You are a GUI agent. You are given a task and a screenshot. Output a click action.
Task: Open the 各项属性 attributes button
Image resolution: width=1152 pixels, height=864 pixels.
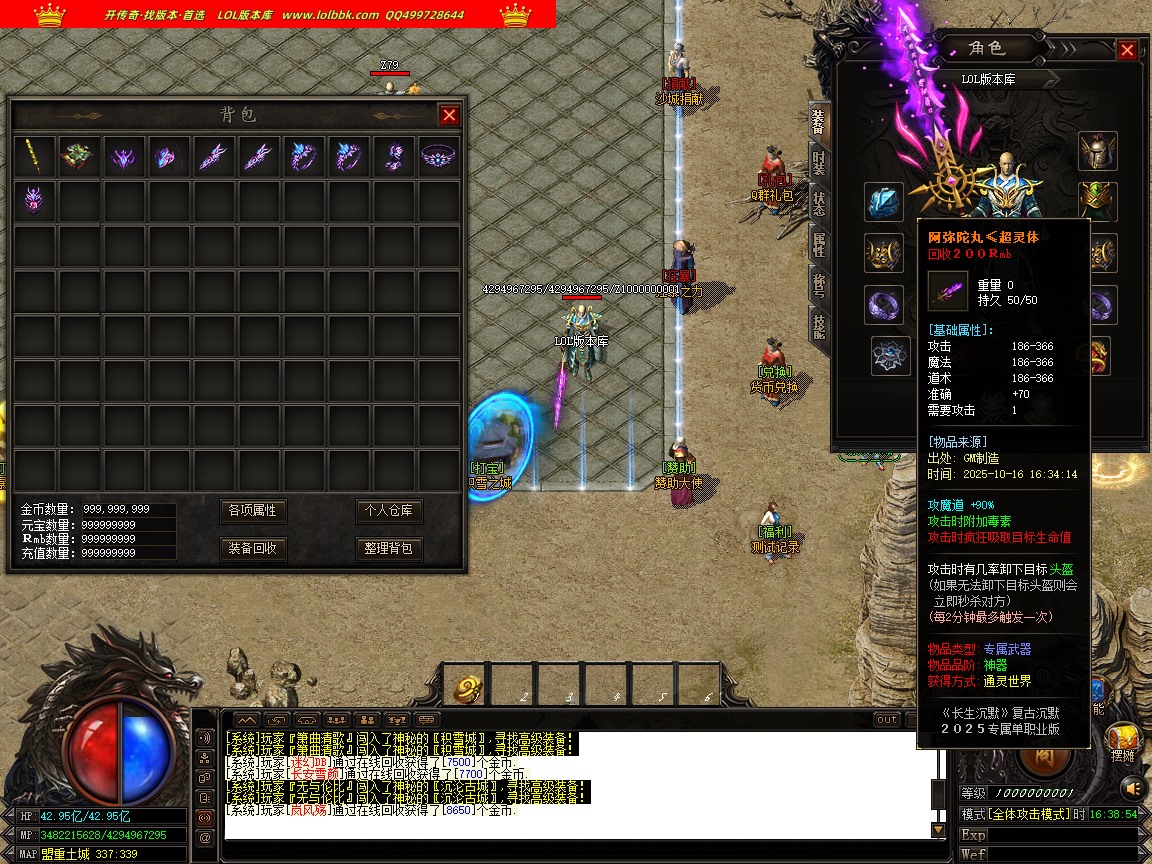[252, 511]
